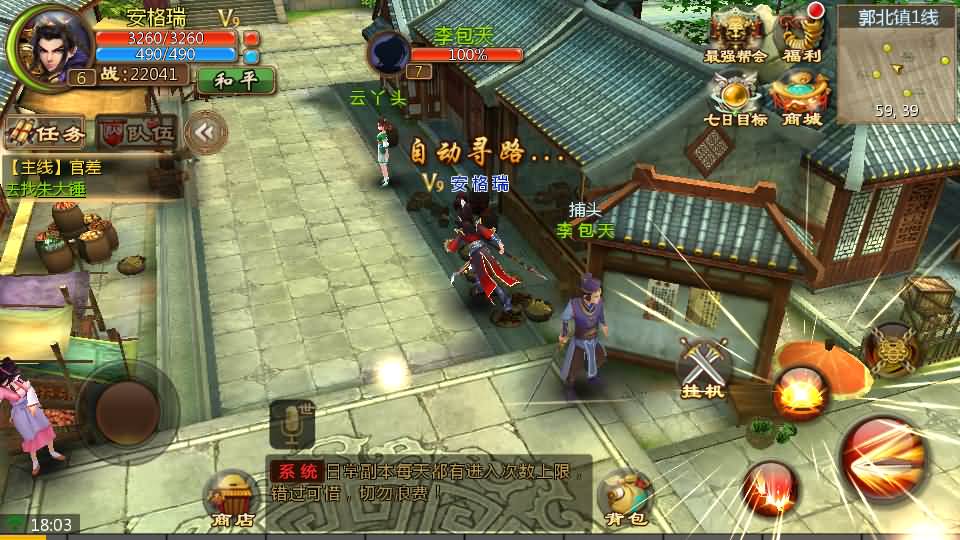Open the 任务 quest tab
The image size is (960, 540).
coord(44,131)
